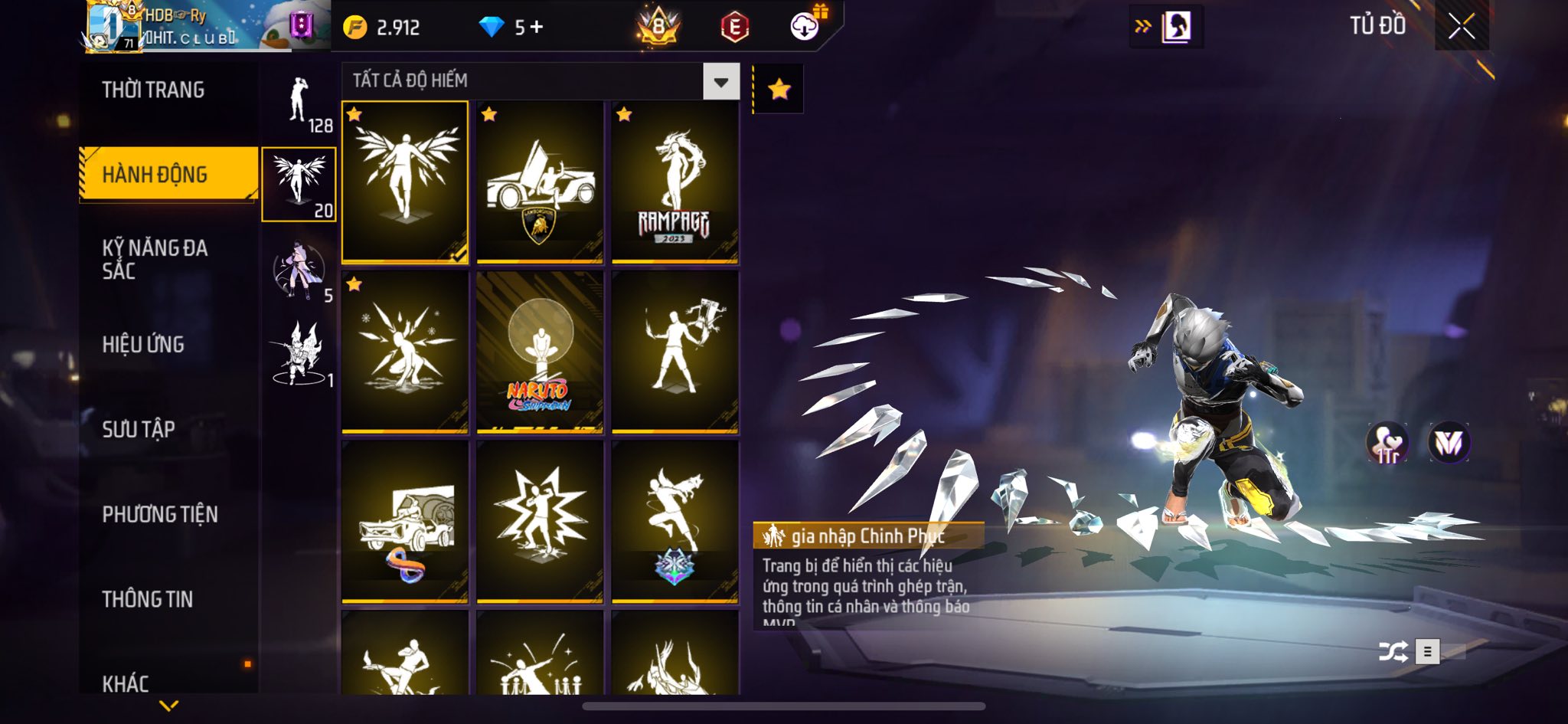
Task: Open the KỸ NĂNG ĐA SẮC category
Action: [x=155, y=259]
